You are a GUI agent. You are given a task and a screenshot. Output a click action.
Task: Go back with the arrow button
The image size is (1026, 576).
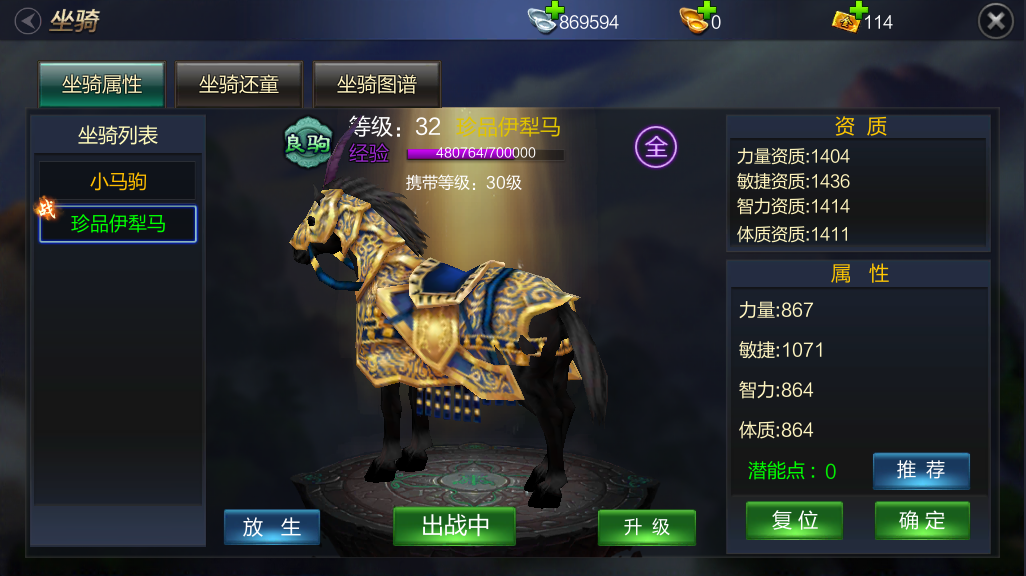(x=28, y=20)
